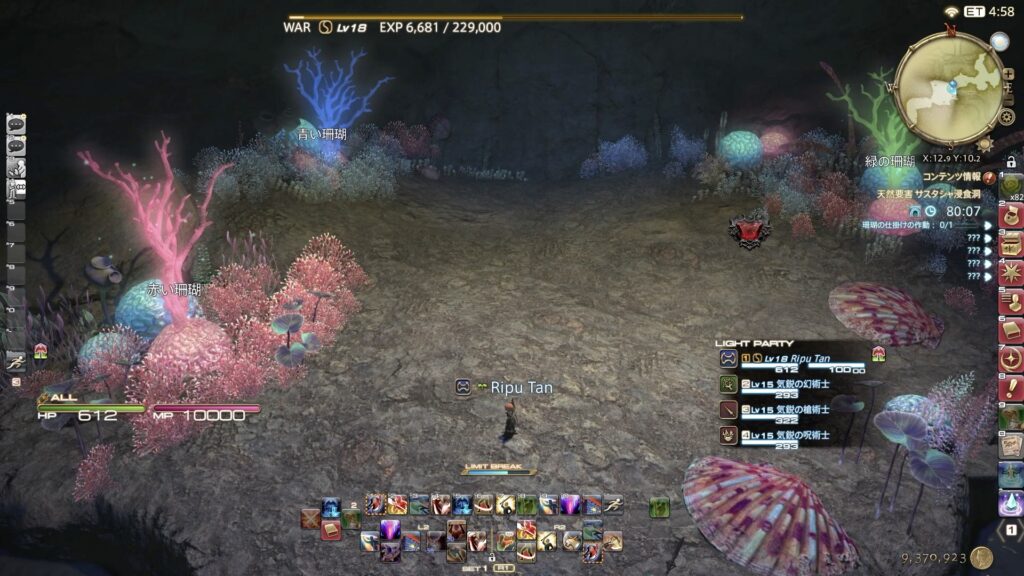Toggle the hotbar padlock lock icon
The width and height of the screenshot is (1024, 576).
pyautogui.click(x=491, y=557)
